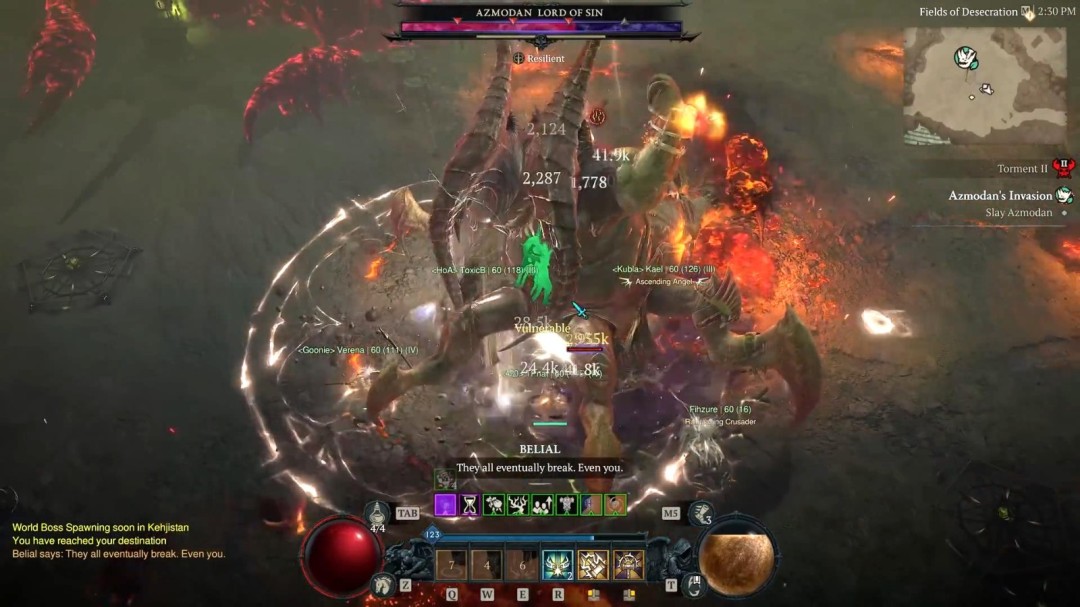1080x607 pixels.
Task: Use the town portal icon beside the resource orb
Action: tap(697, 585)
